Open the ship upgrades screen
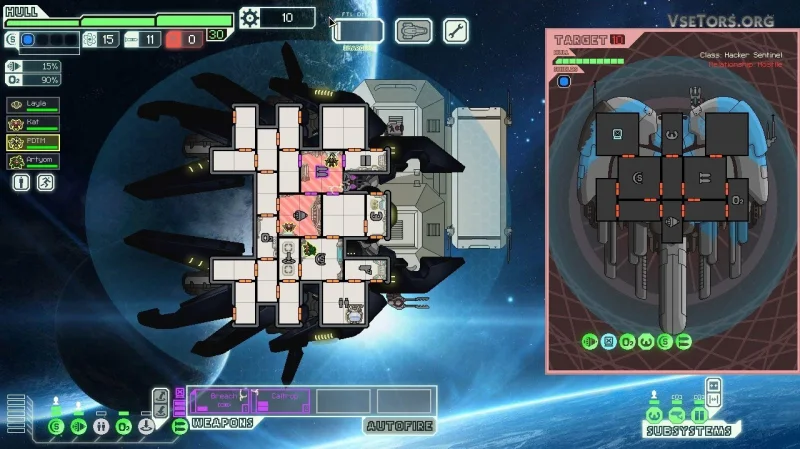The image size is (800, 449). coord(413,31)
